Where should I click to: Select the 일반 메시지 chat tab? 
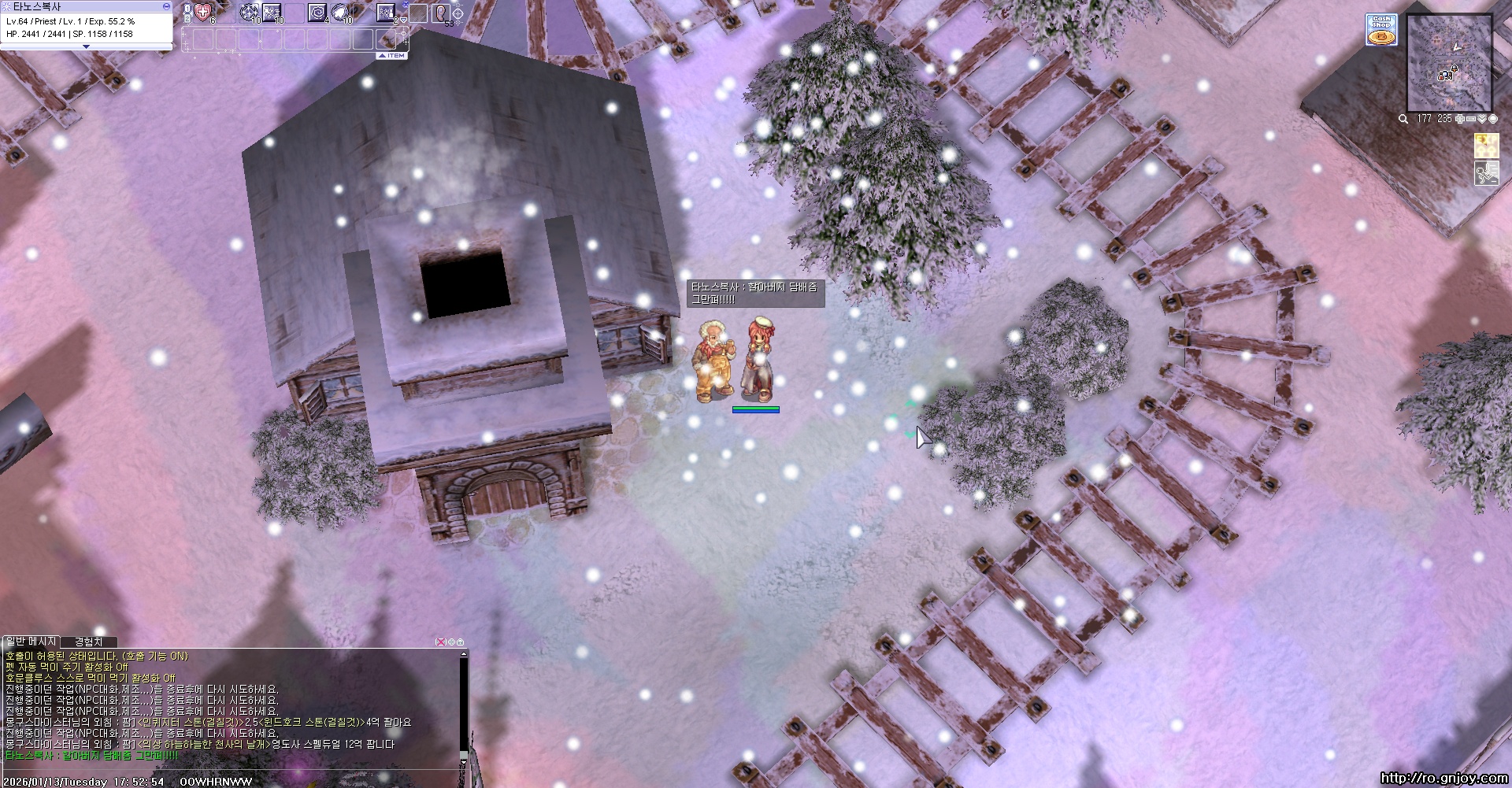(x=31, y=642)
